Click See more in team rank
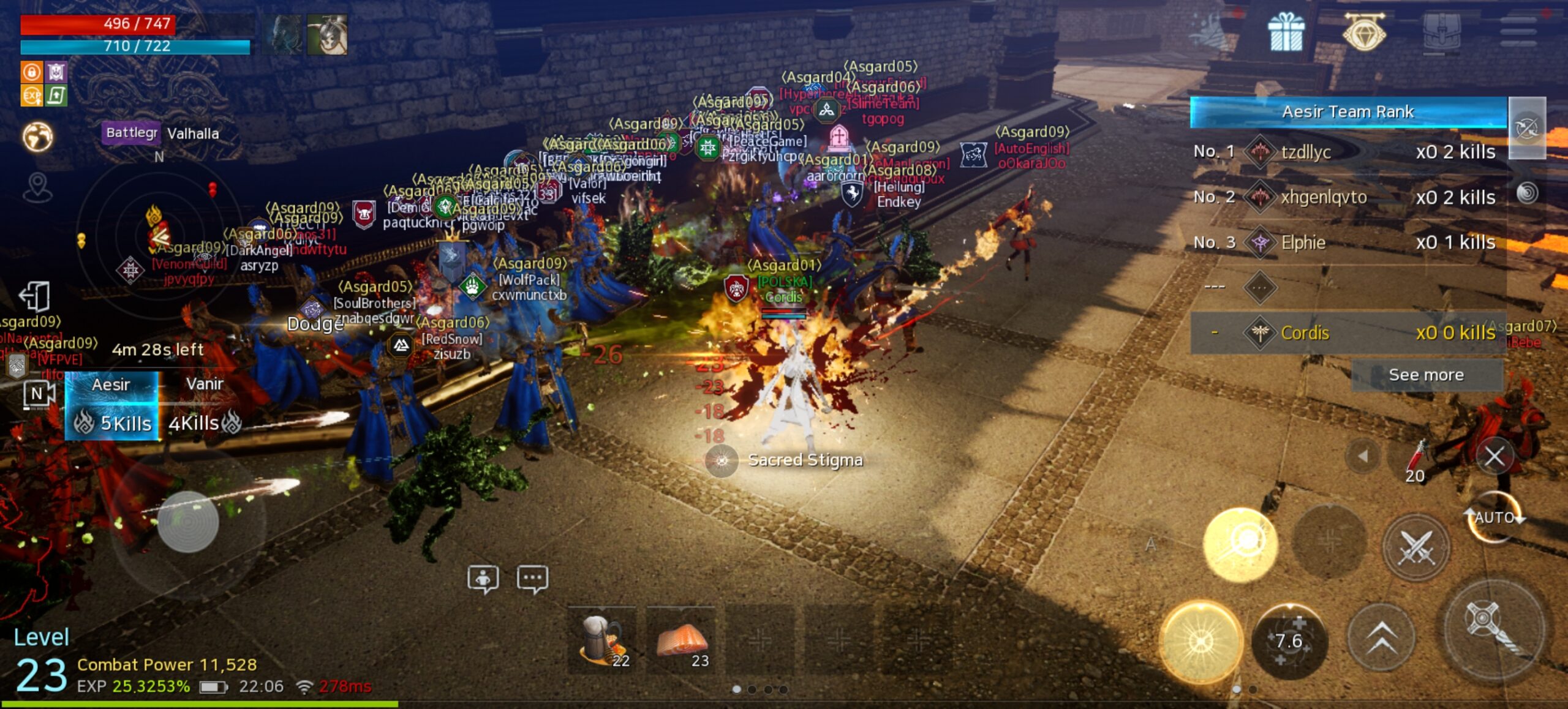 click(x=1426, y=375)
